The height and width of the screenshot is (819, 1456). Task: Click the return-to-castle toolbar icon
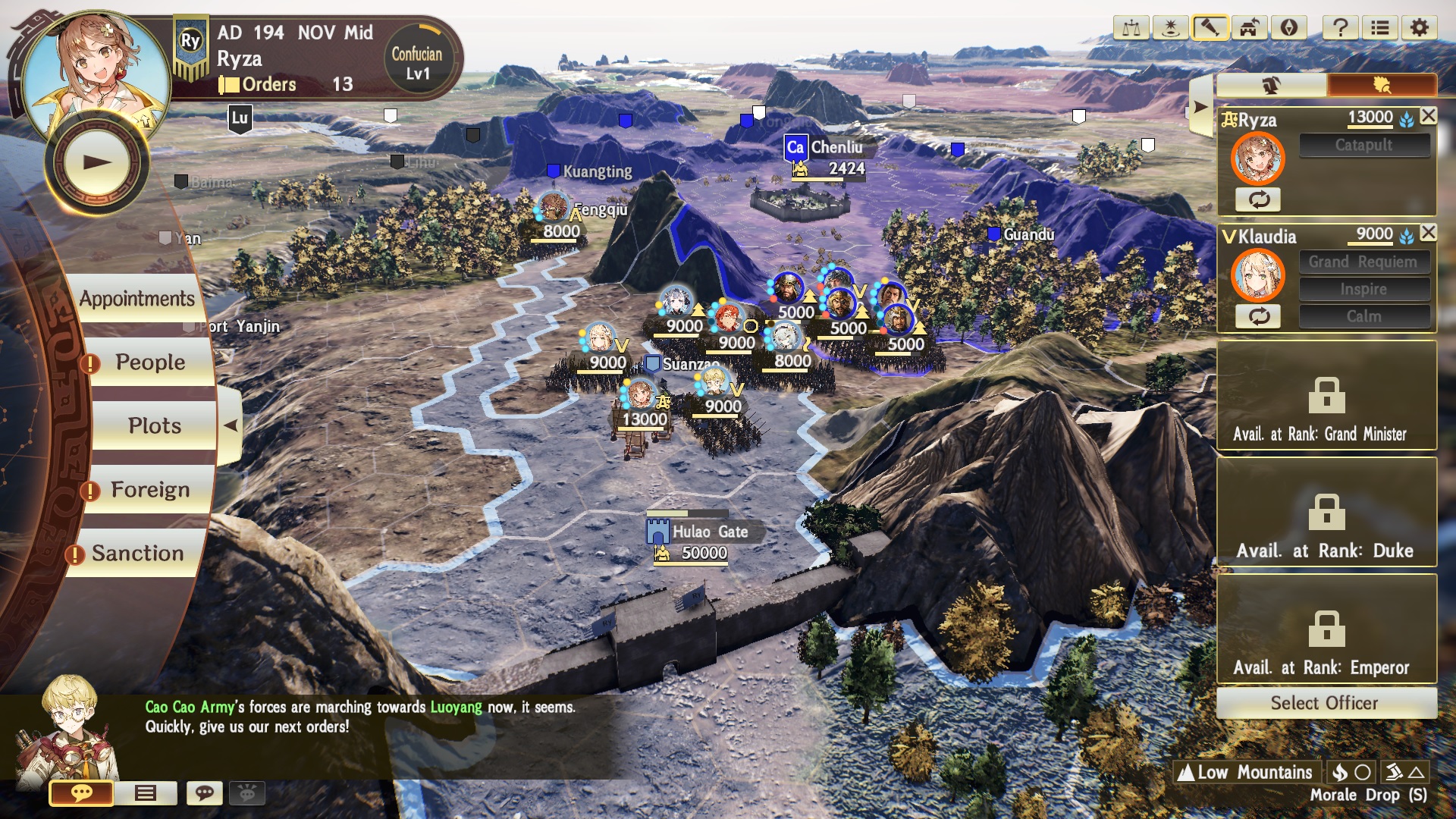pyautogui.click(x=1249, y=29)
